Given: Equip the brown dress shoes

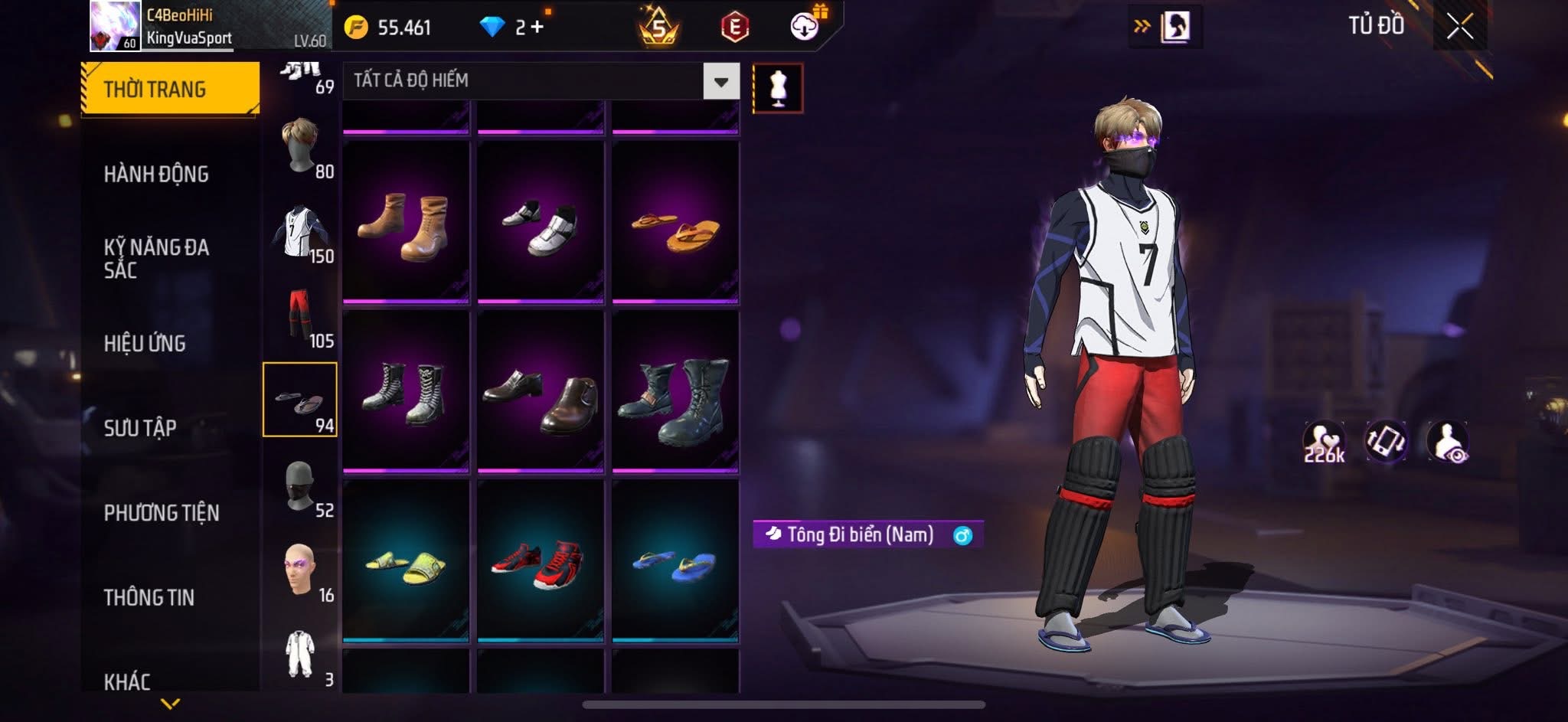Looking at the screenshot, I should [540, 394].
